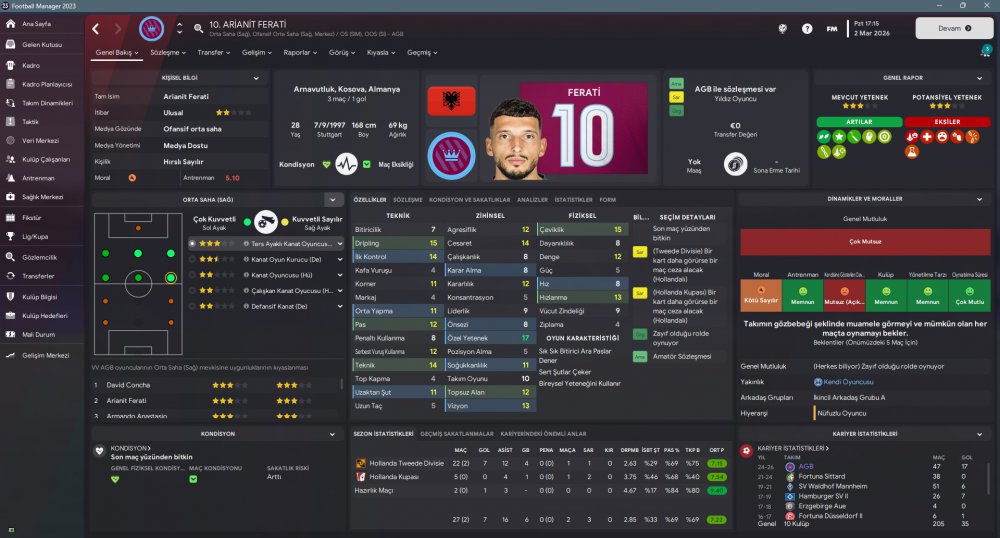The width and height of the screenshot is (1000, 538).
Task: Navigate back with the left arrow
Action: 96,28
